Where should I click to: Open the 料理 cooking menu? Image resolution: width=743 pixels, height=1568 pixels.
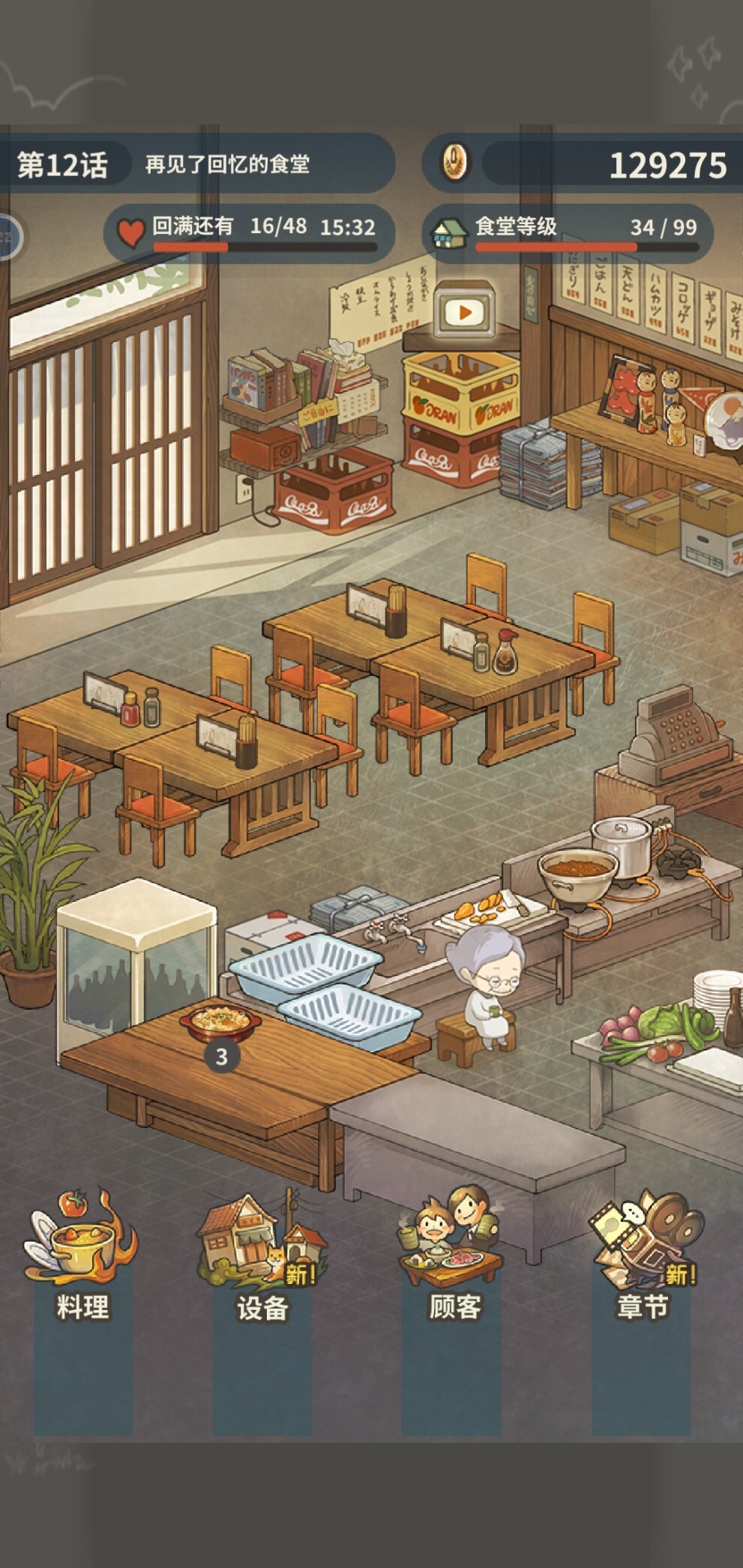(x=82, y=1258)
